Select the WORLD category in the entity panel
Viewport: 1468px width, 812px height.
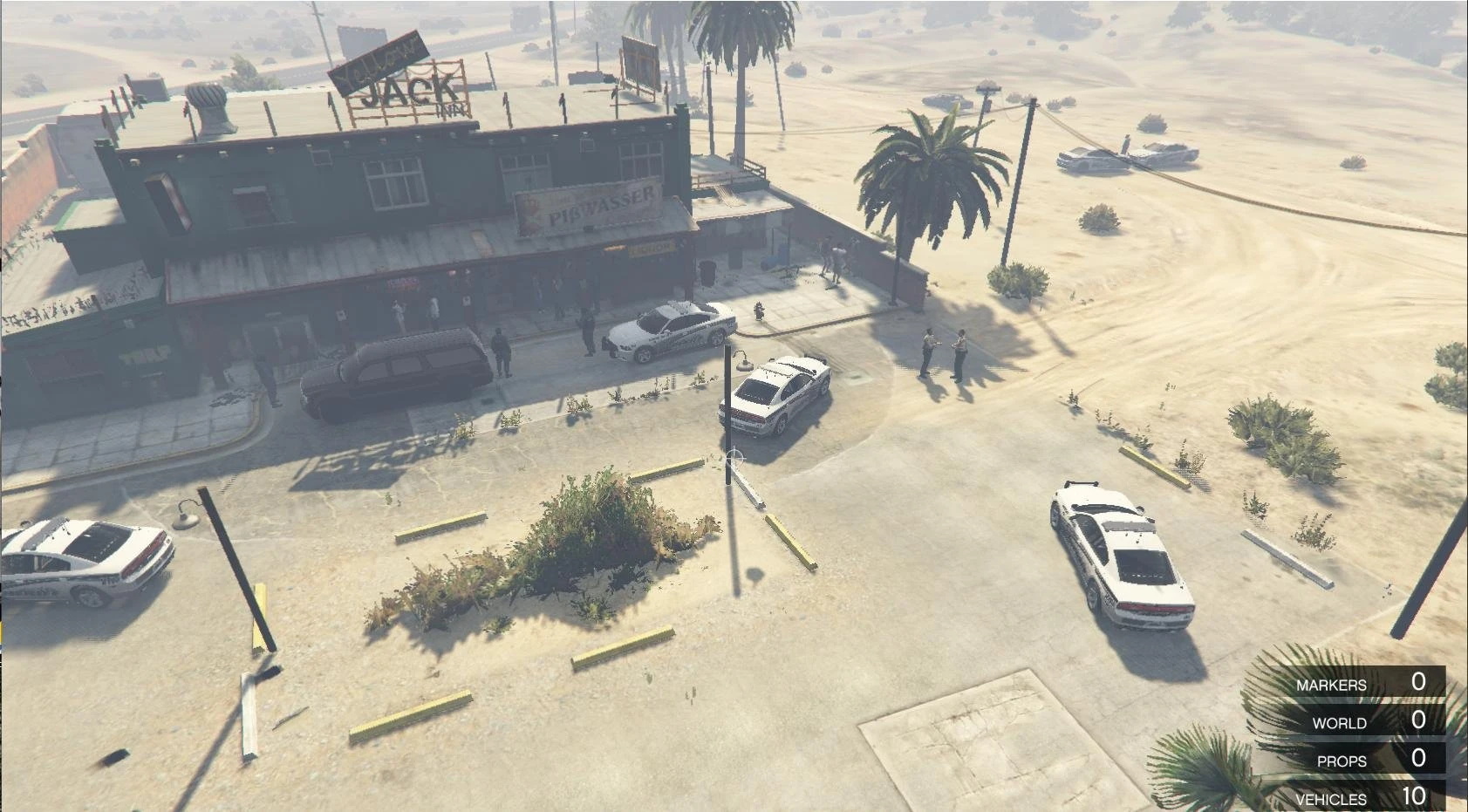tap(1341, 723)
